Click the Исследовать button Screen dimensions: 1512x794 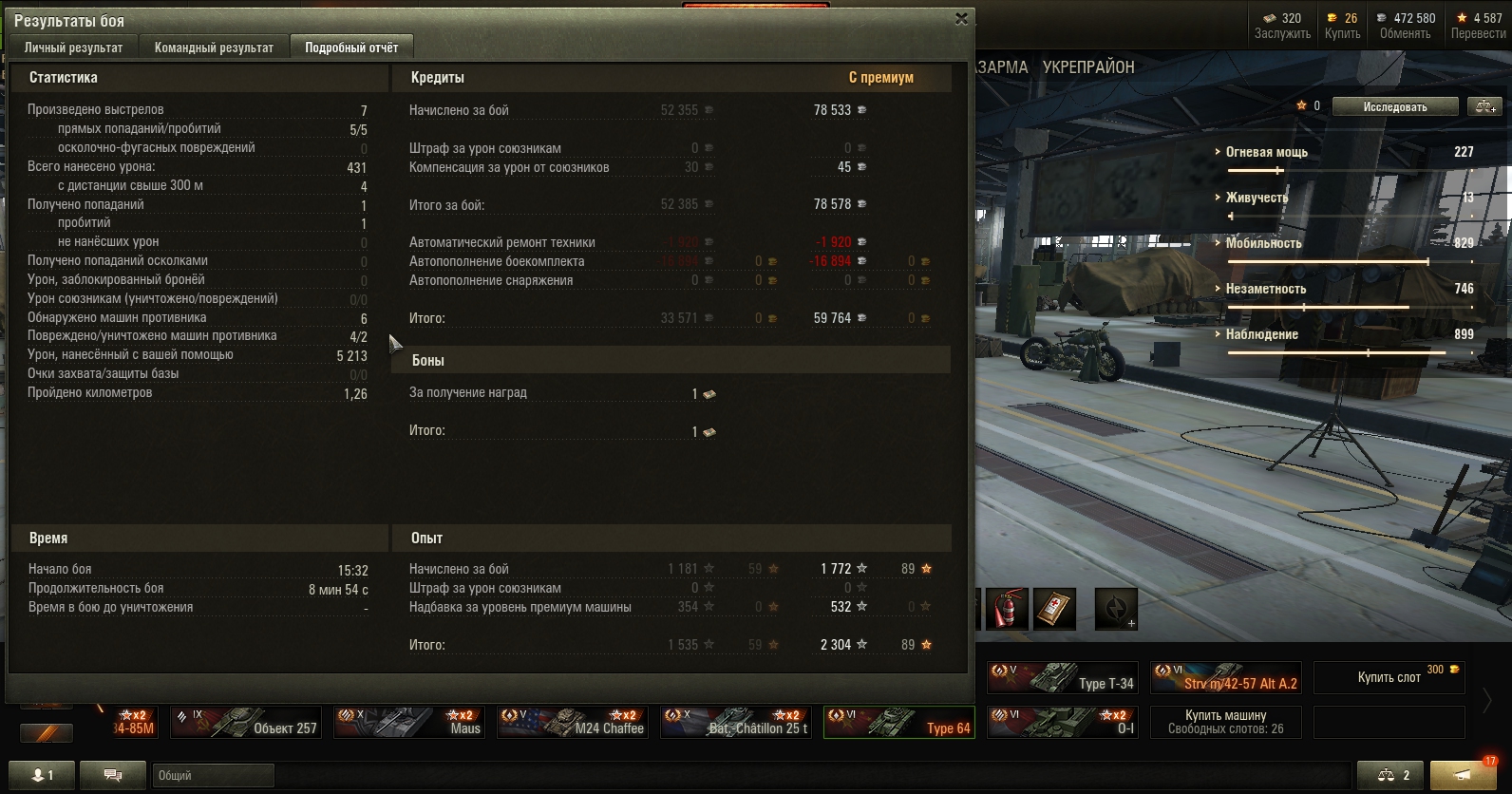pyautogui.click(x=1394, y=106)
